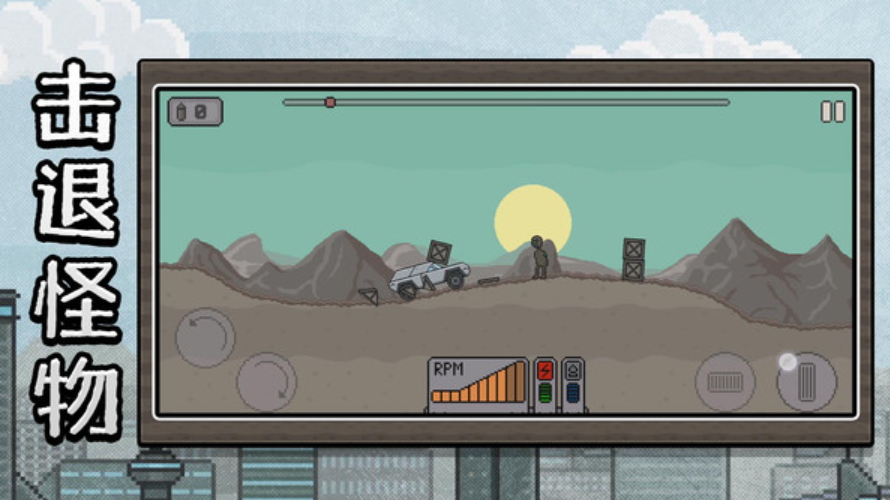Tap the counter-clockwise tilt control

[x=205, y=337]
